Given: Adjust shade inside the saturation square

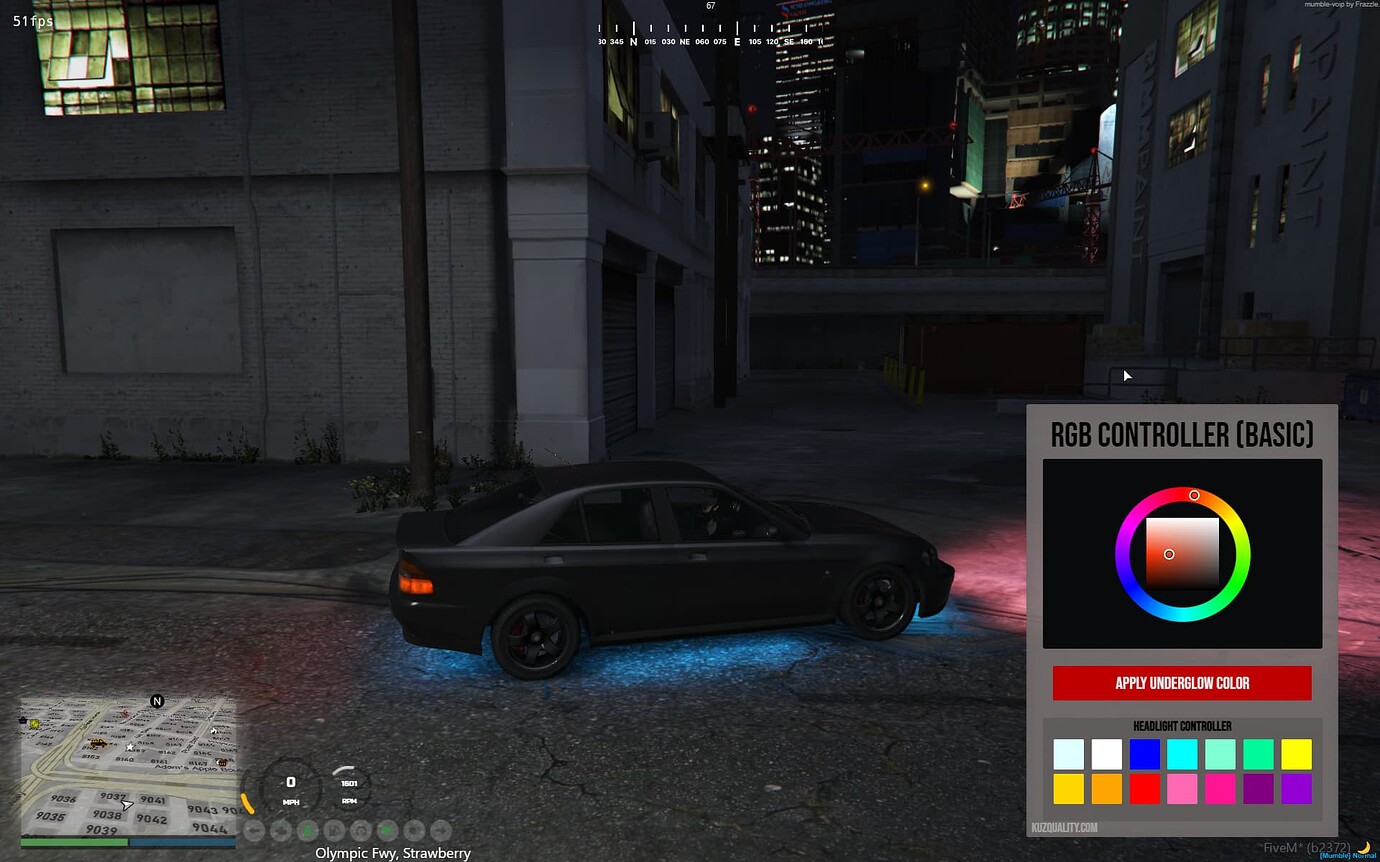Looking at the screenshot, I should (1171, 554).
